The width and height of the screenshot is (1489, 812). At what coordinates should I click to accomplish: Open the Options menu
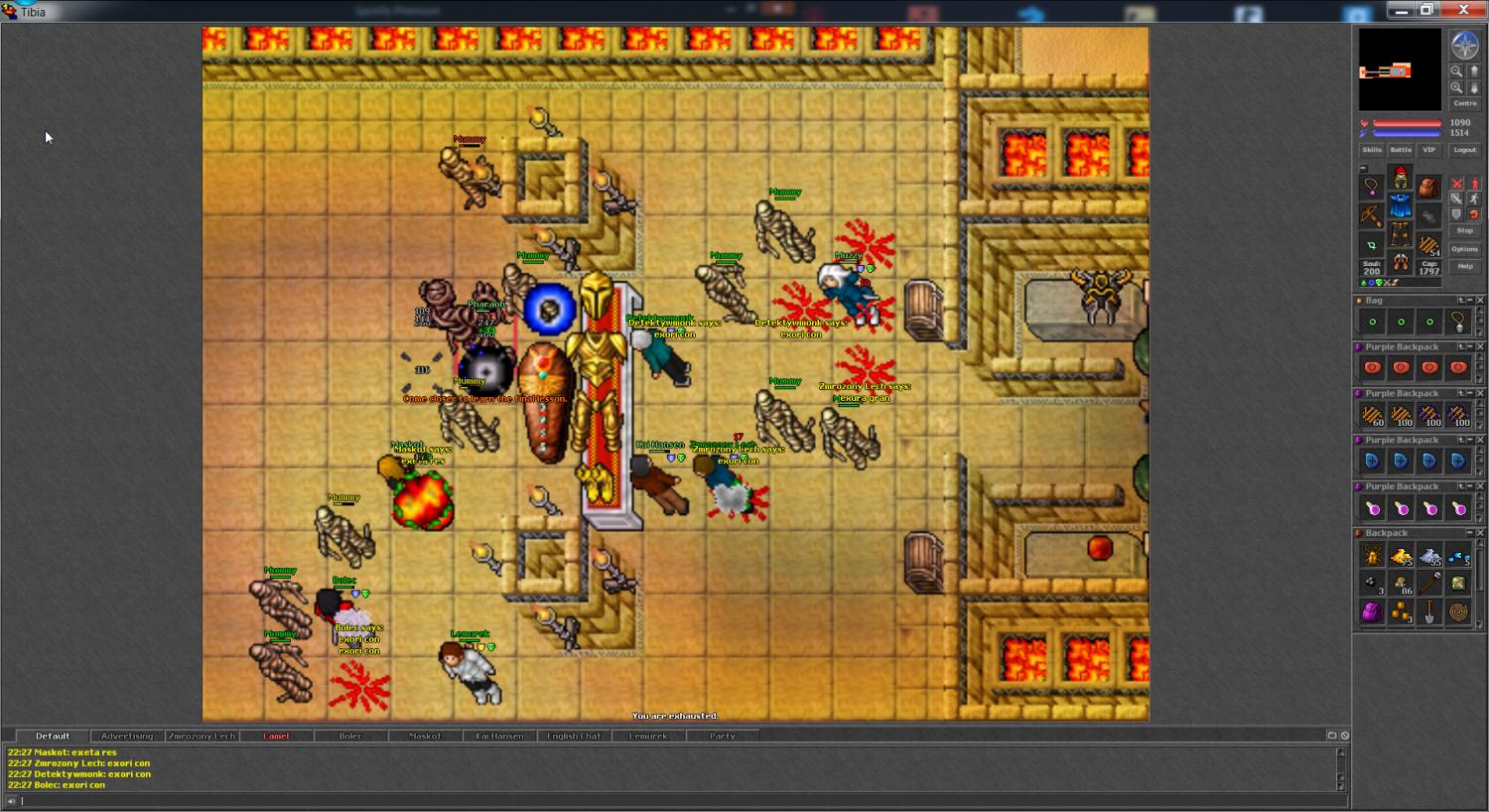[x=1465, y=249]
